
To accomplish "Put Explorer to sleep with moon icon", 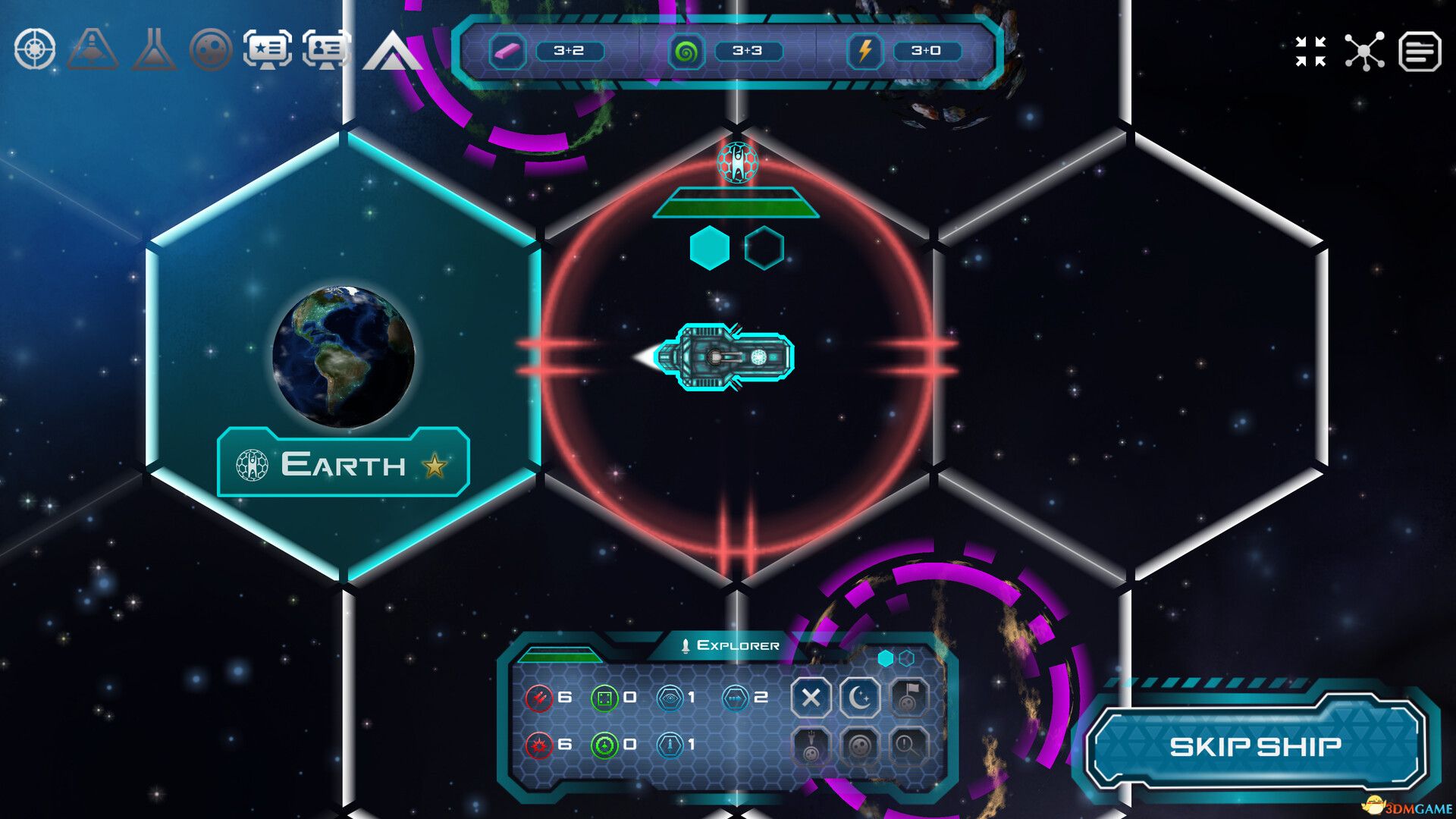I will [x=859, y=699].
